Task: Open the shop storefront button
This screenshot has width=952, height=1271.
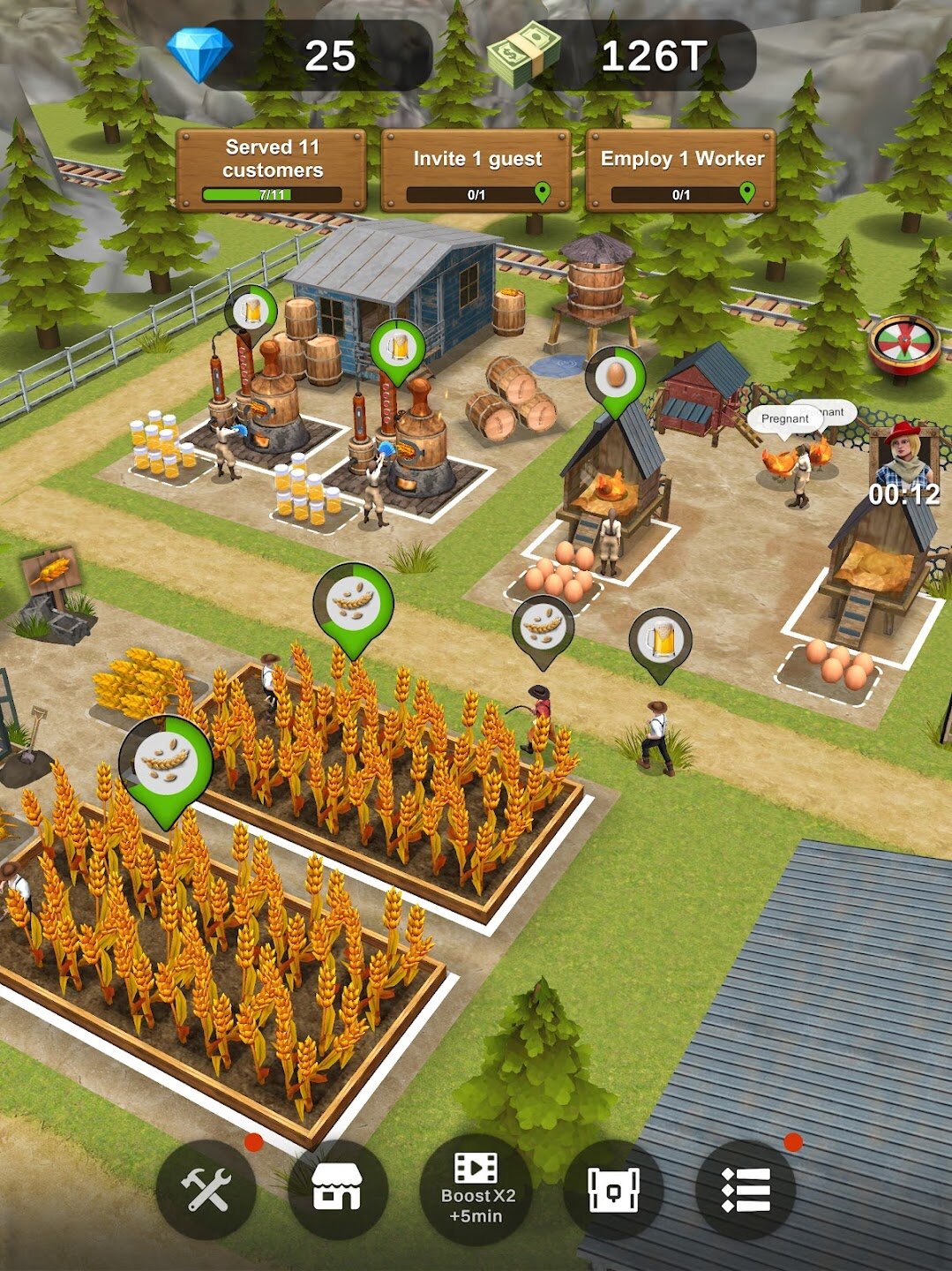Action: click(337, 1190)
